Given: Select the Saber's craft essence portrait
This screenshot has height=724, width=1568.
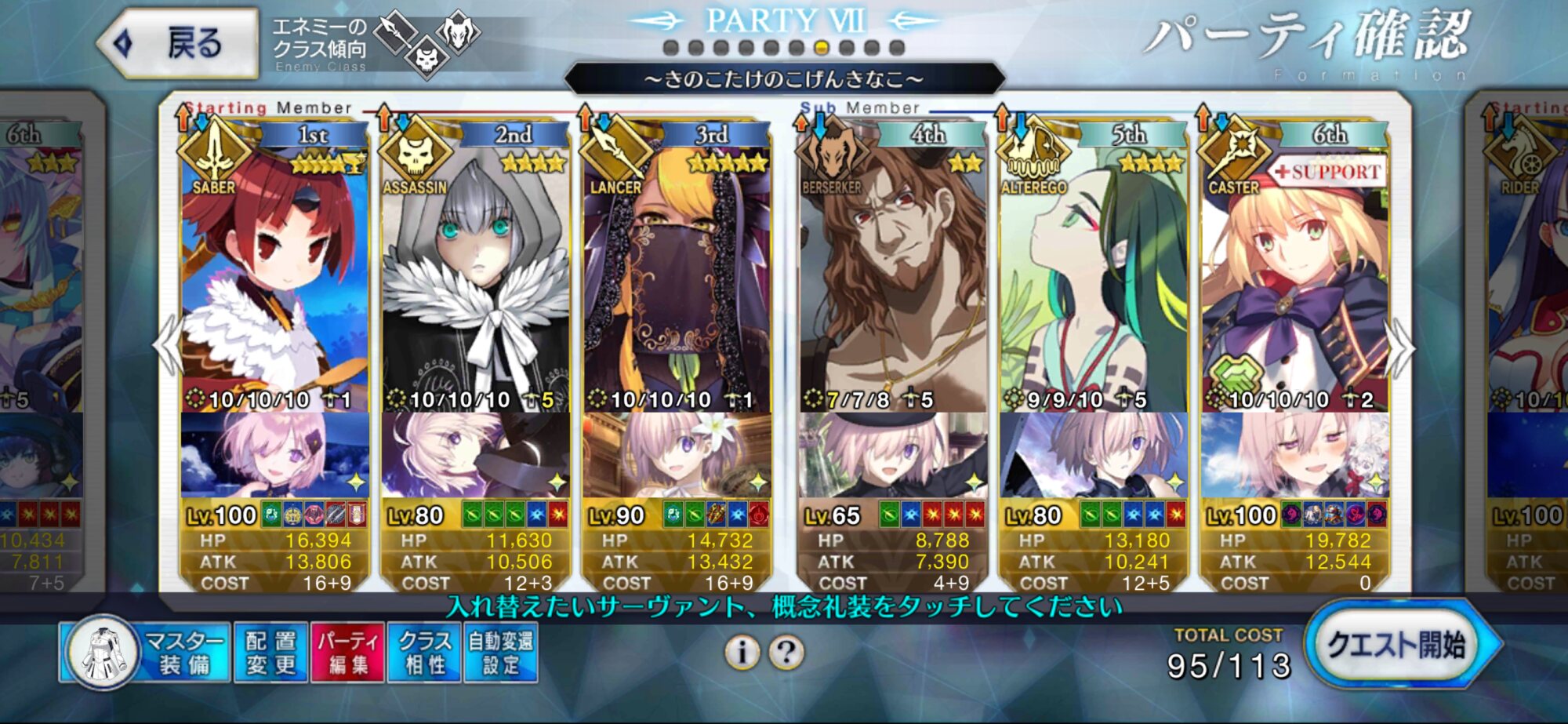Looking at the screenshot, I should [x=274, y=455].
